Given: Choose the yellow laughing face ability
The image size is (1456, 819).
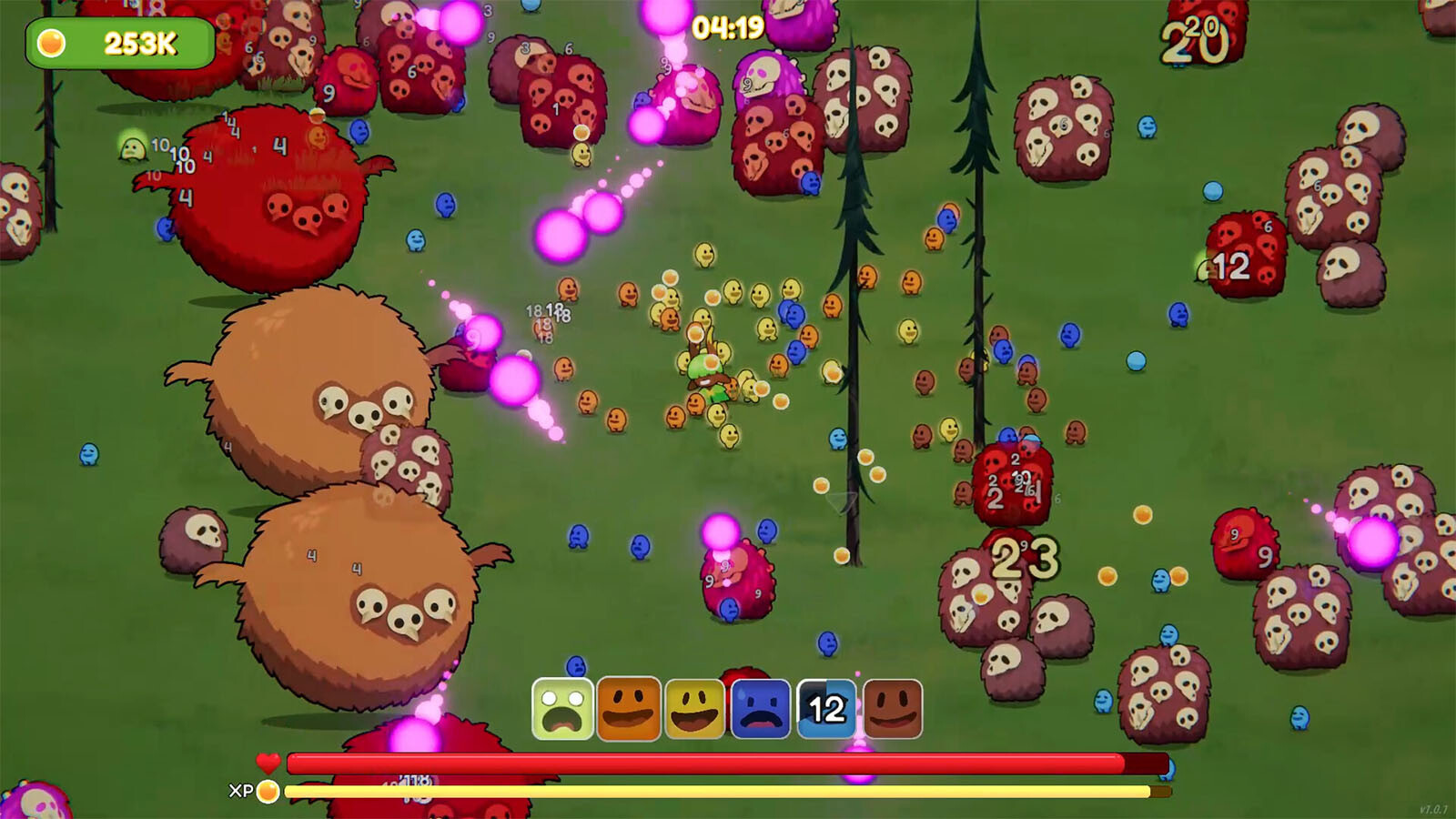Looking at the screenshot, I should pos(695,709).
